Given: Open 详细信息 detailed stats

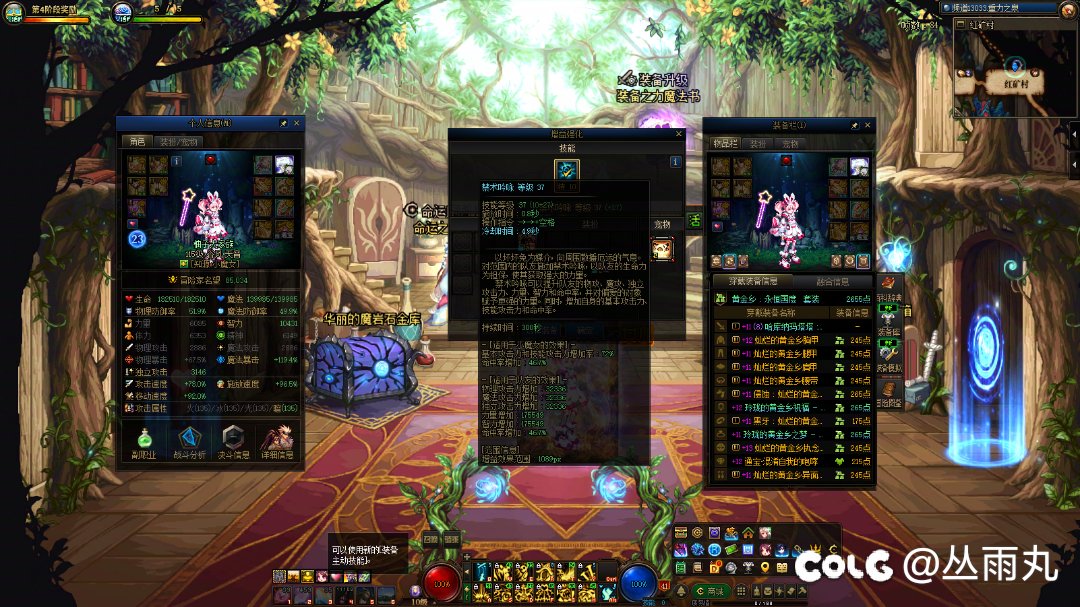Looking at the screenshot, I should 277,442.
